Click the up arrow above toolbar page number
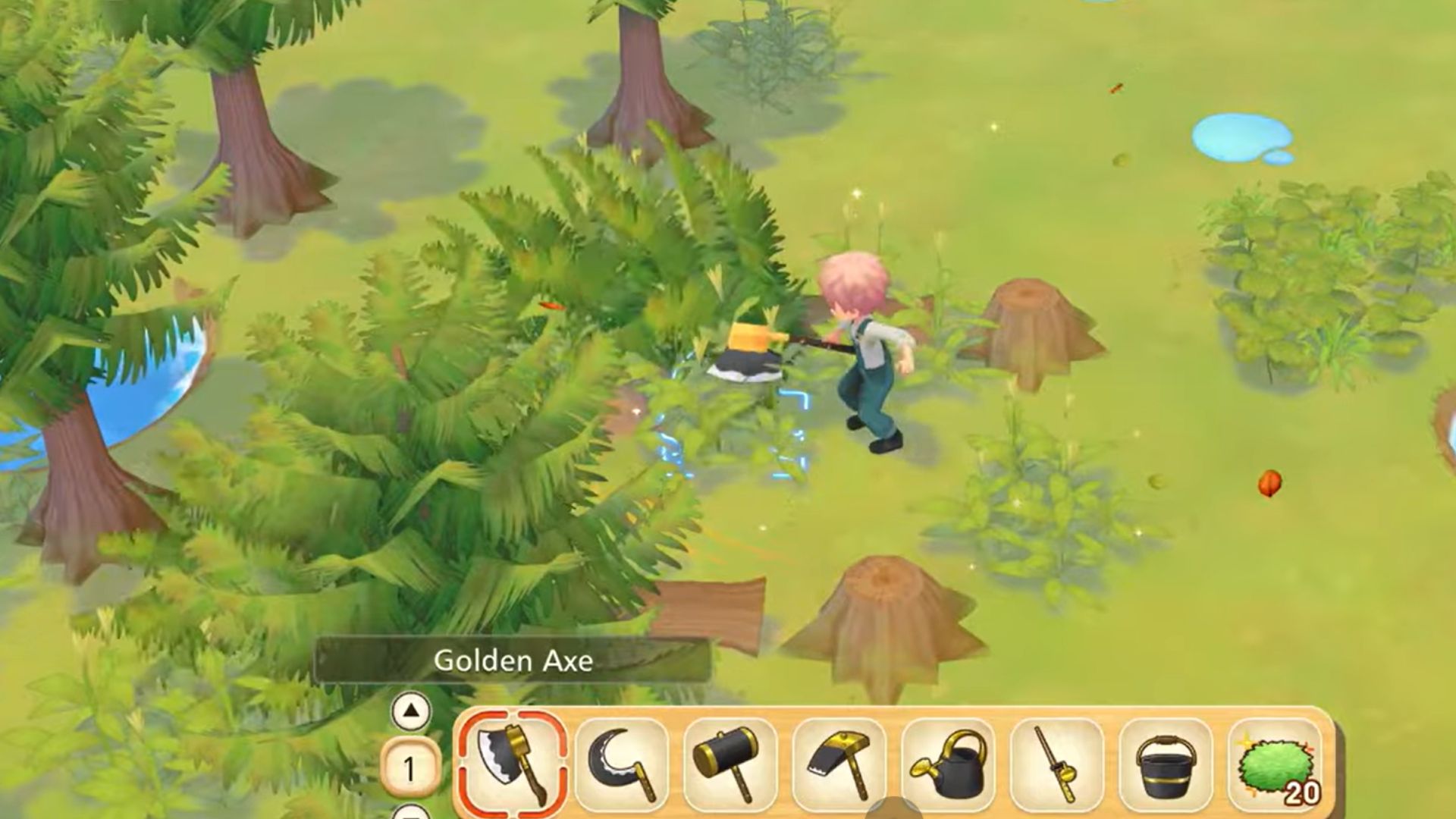This screenshot has height=819, width=1456. tap(411, 711)
